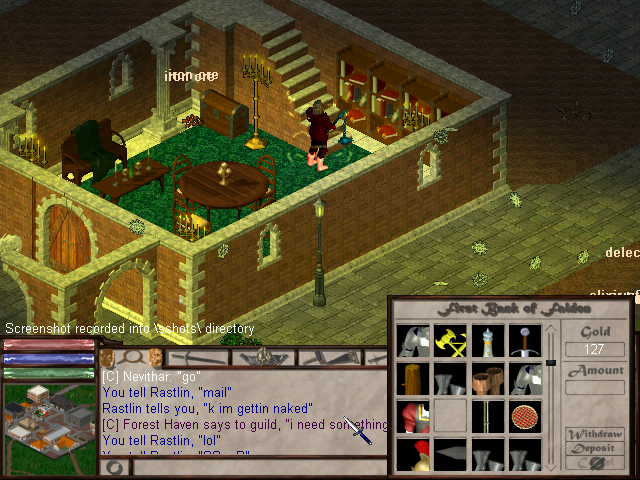Select the yellow crossed axes item

coord(449,341)
